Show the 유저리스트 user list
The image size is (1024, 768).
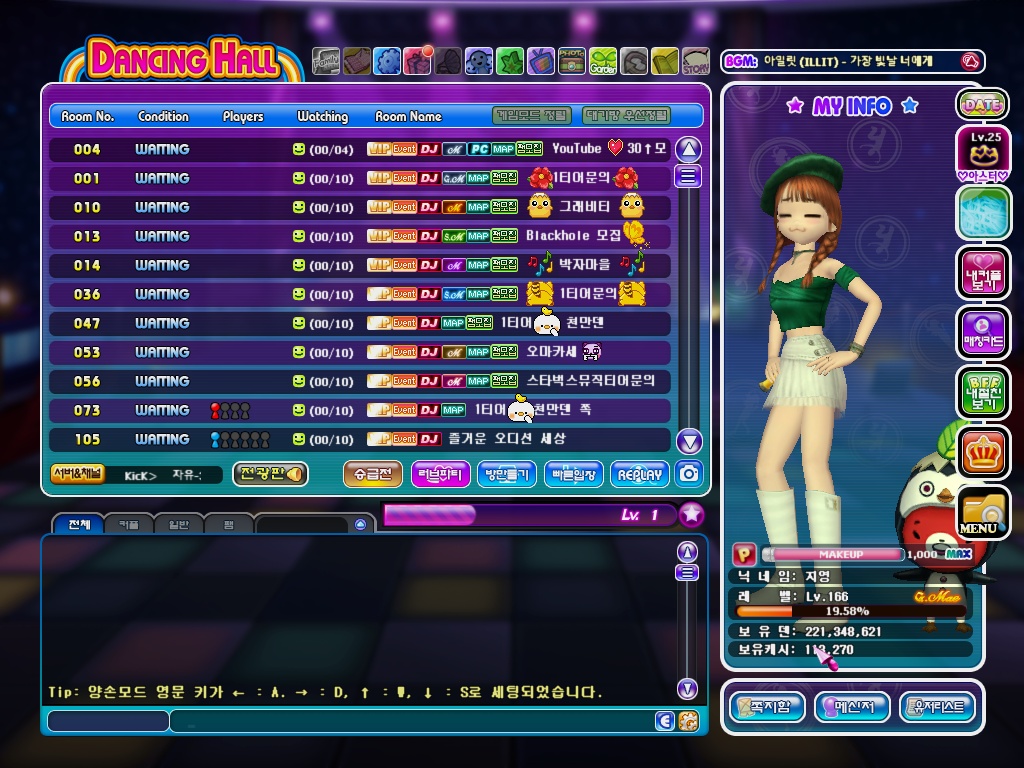pos(937,707)
